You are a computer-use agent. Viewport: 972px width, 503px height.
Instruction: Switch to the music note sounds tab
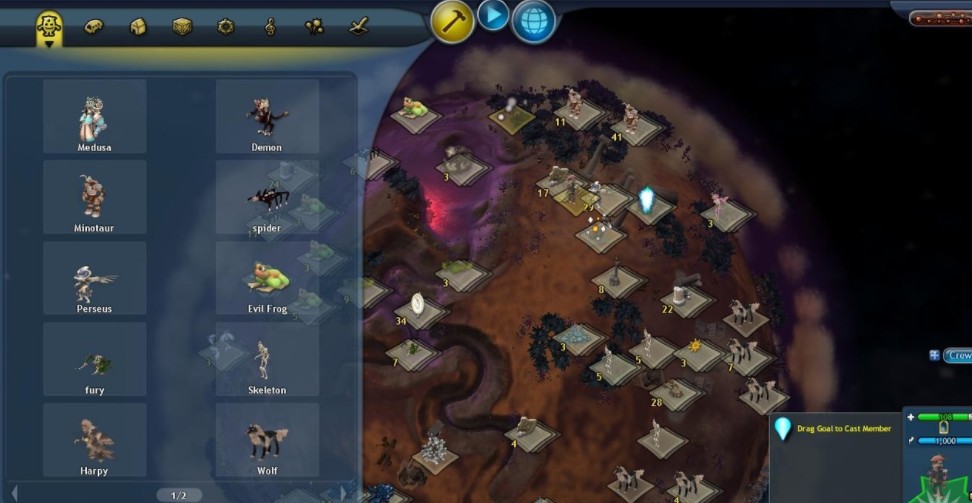tap(270, 27)
